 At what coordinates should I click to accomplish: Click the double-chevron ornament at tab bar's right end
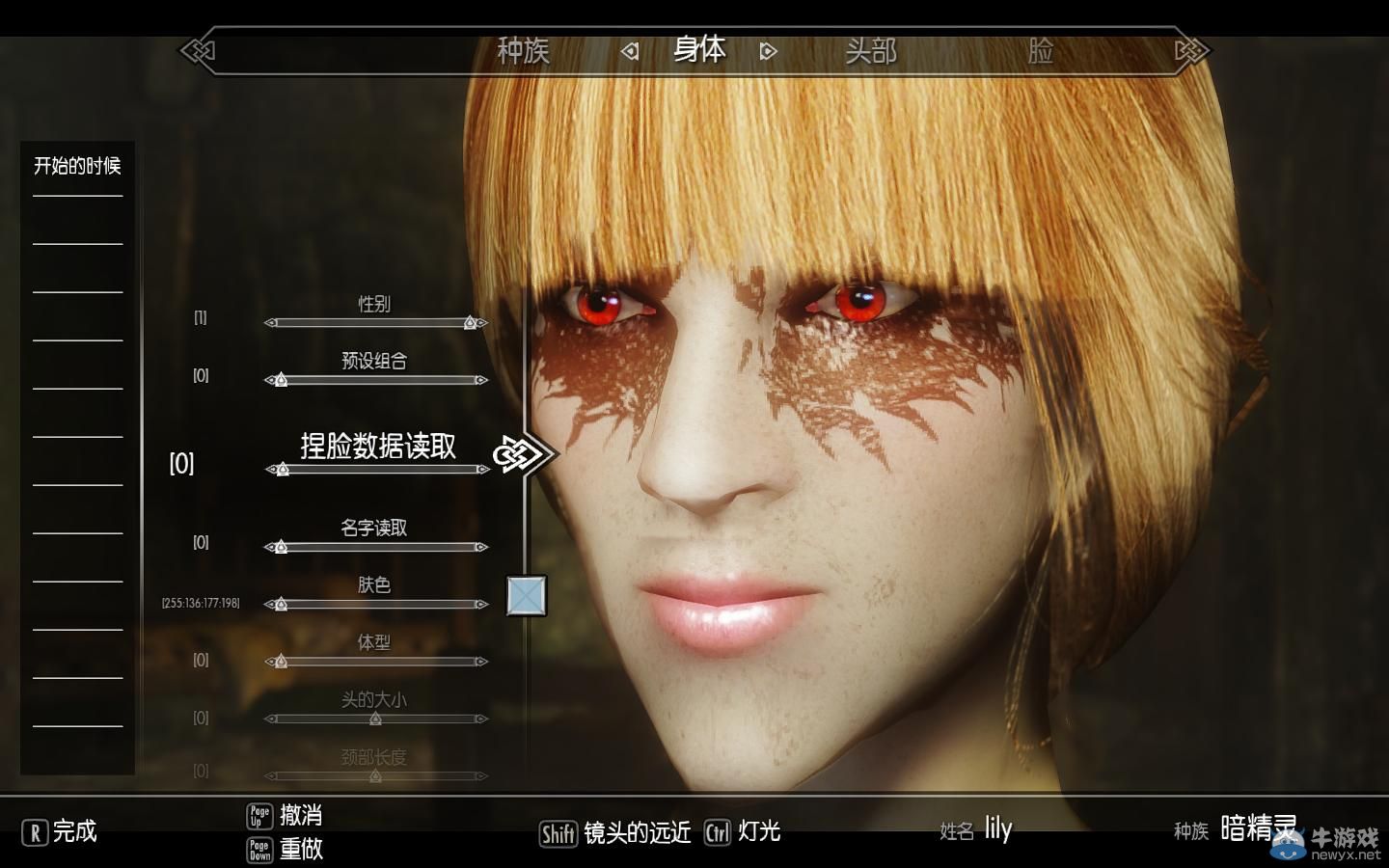(x=1190, y=50)
